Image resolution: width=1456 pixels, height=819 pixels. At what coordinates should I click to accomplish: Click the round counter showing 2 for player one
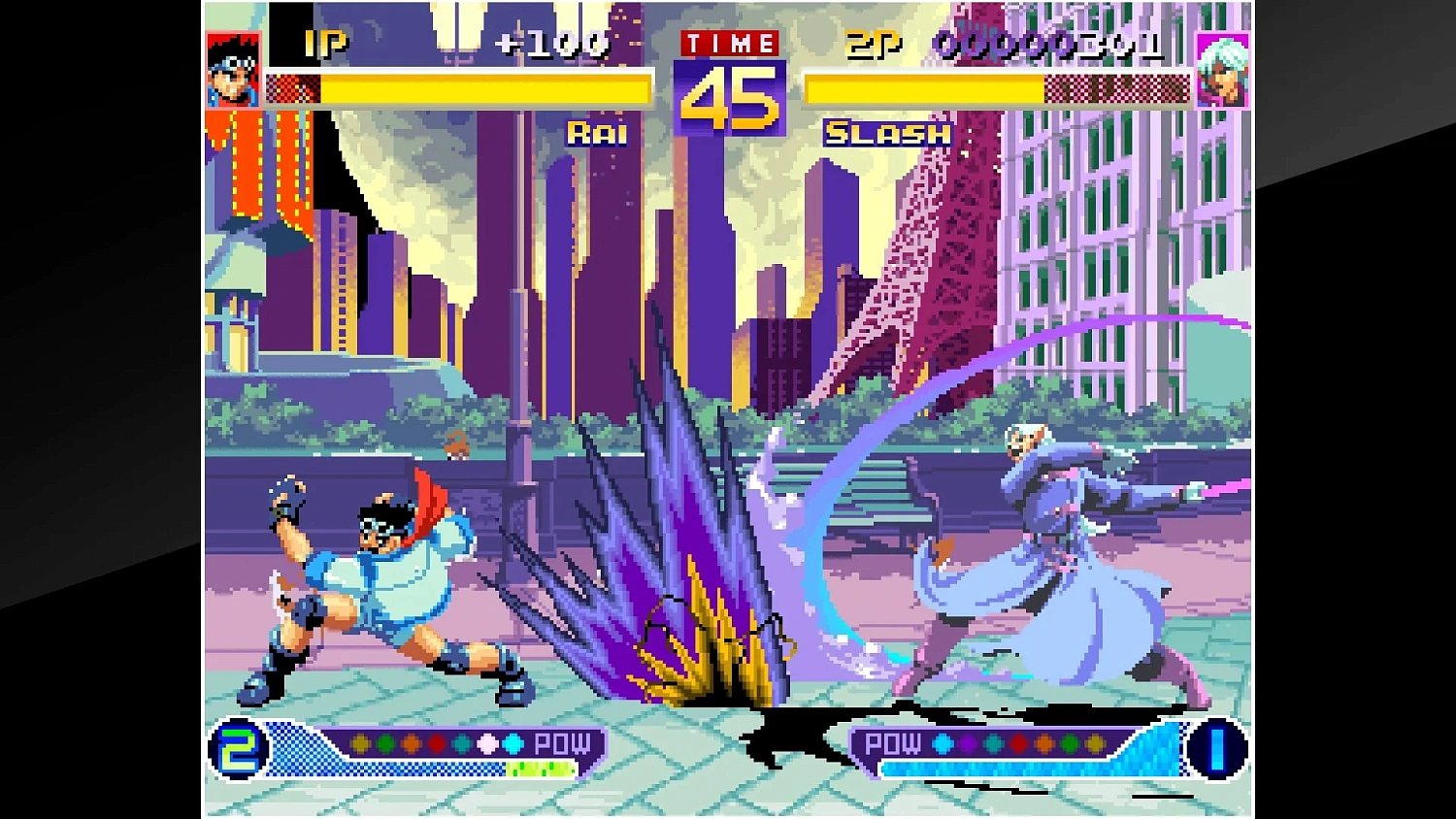(242, 747)
